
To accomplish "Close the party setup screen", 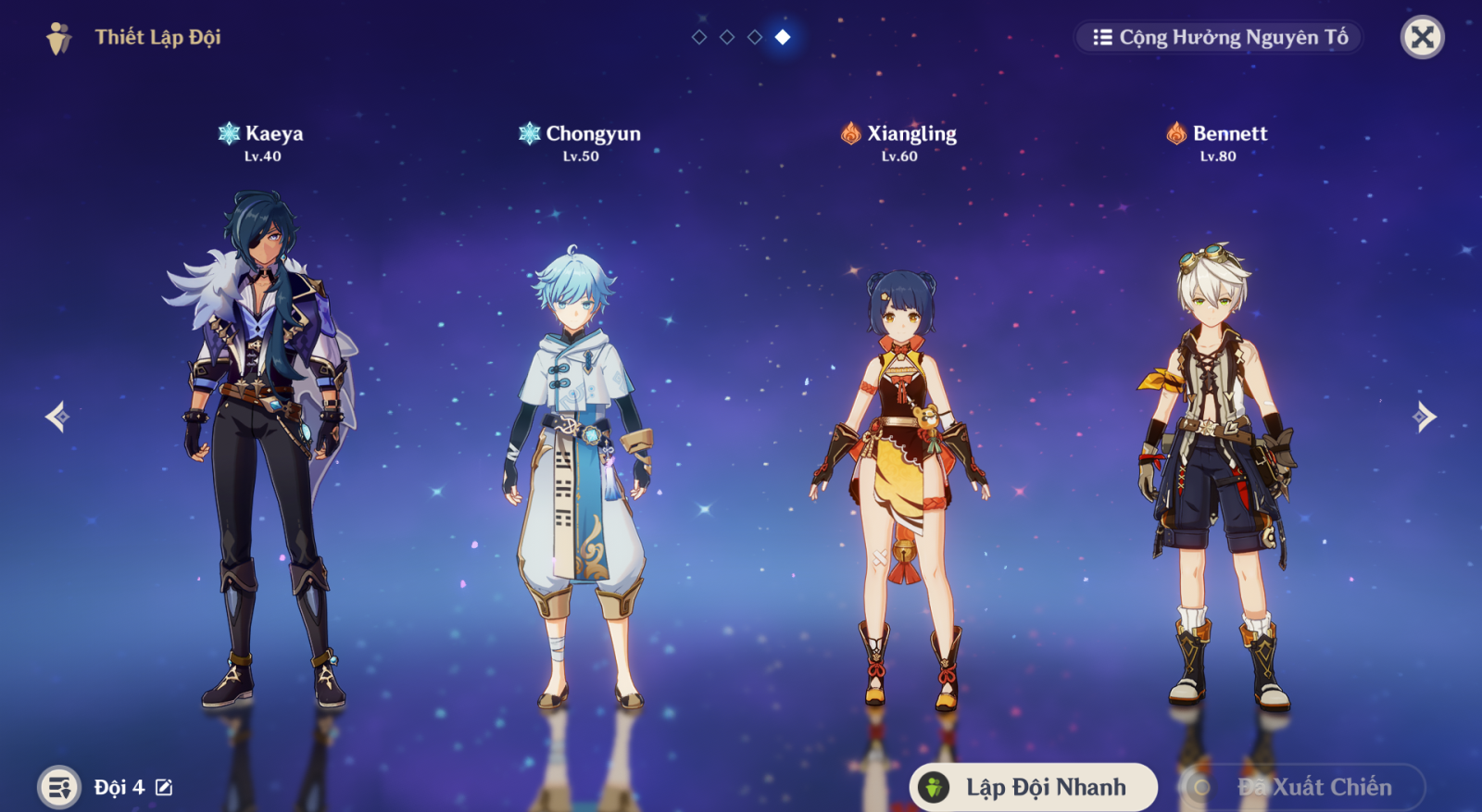I will (x=1422, y=37).
